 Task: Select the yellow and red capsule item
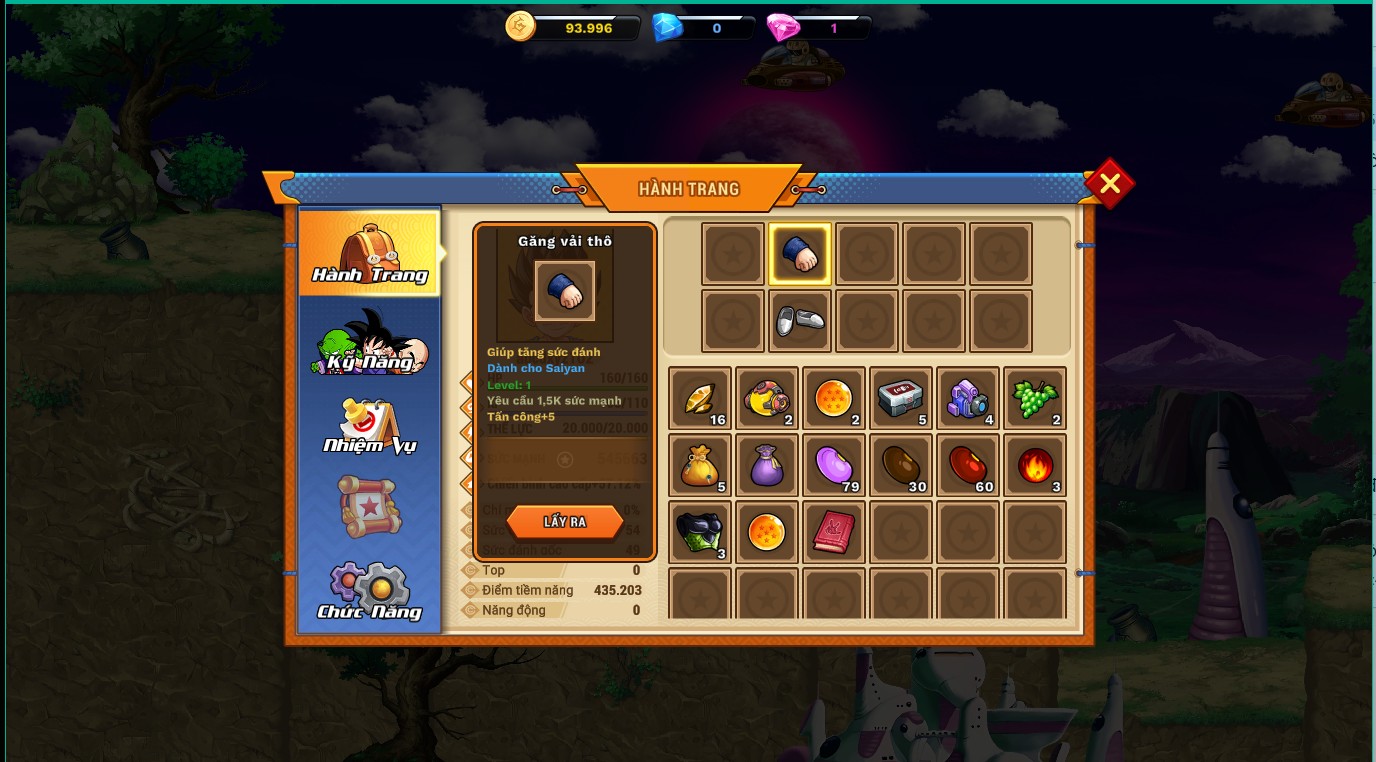tap(767, 399)
